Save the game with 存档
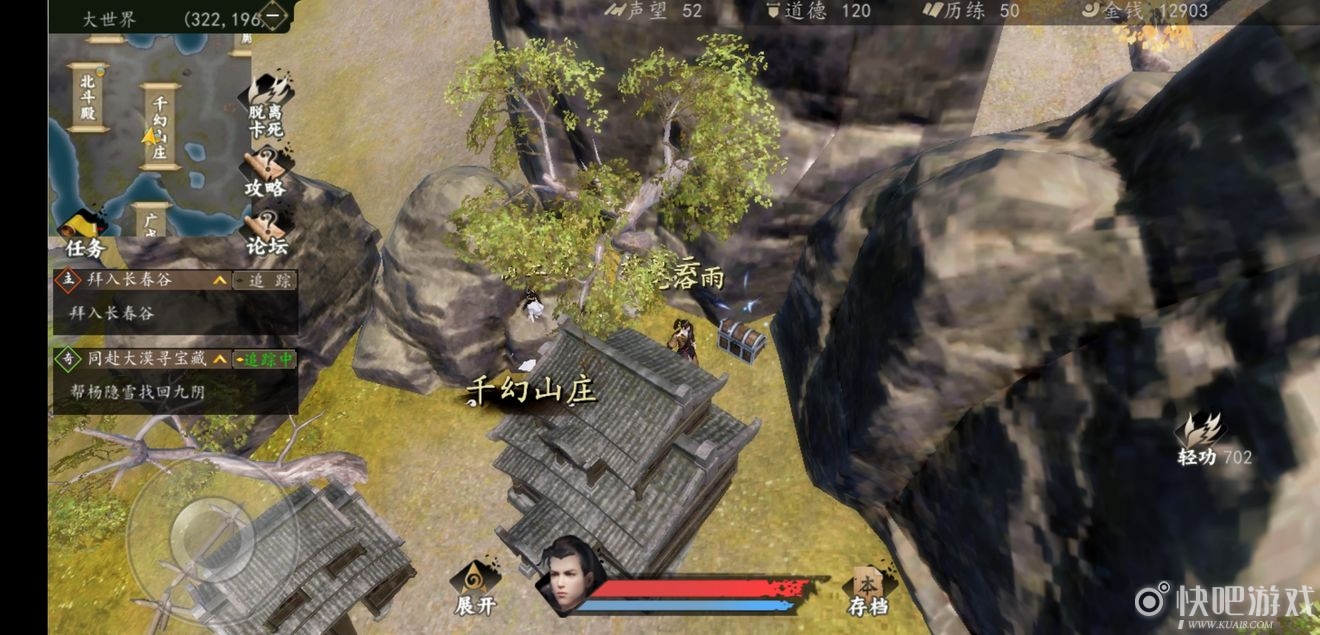 (866, 589)
